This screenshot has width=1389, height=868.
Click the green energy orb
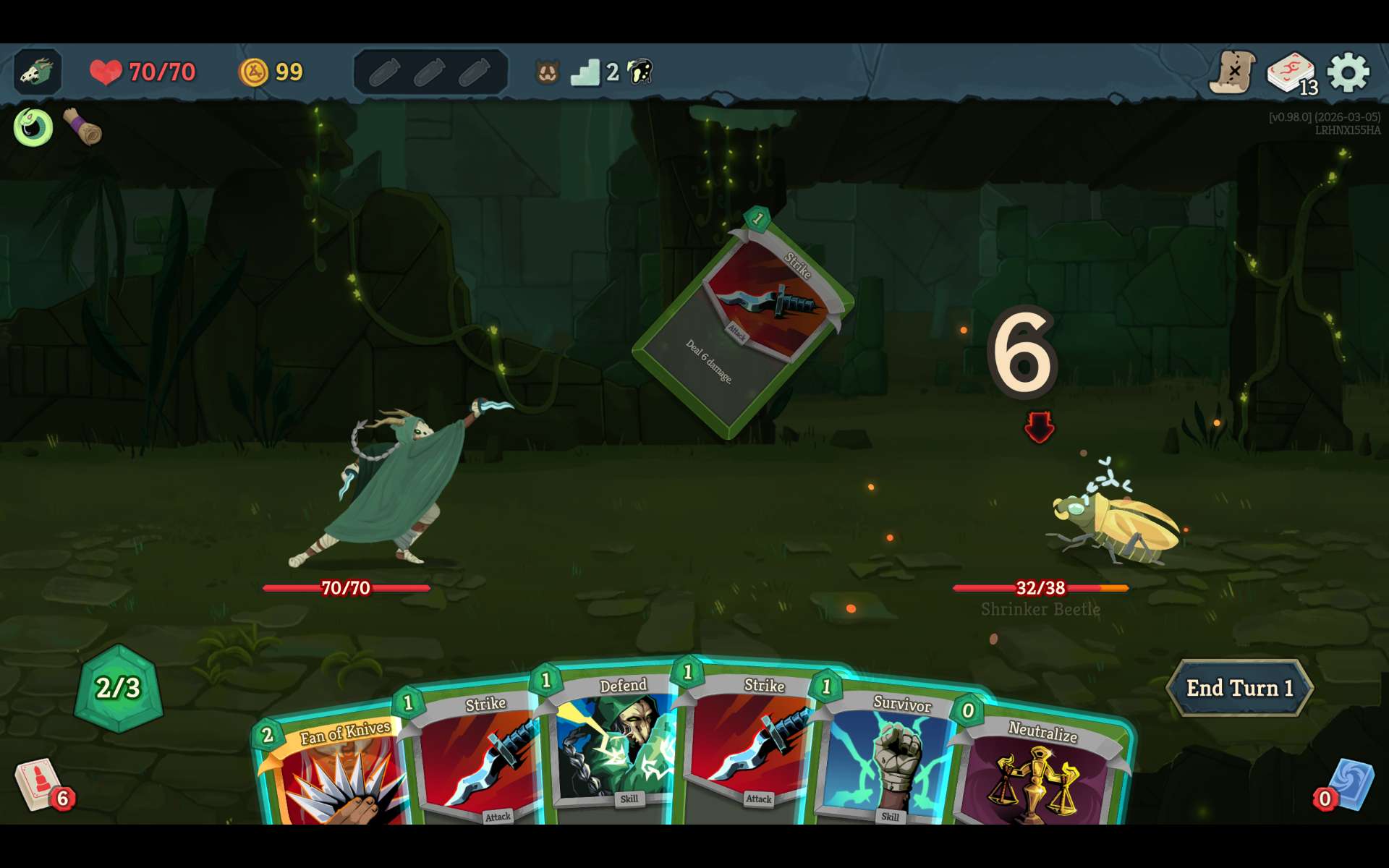pyautogui.click(x=119, y=688)
